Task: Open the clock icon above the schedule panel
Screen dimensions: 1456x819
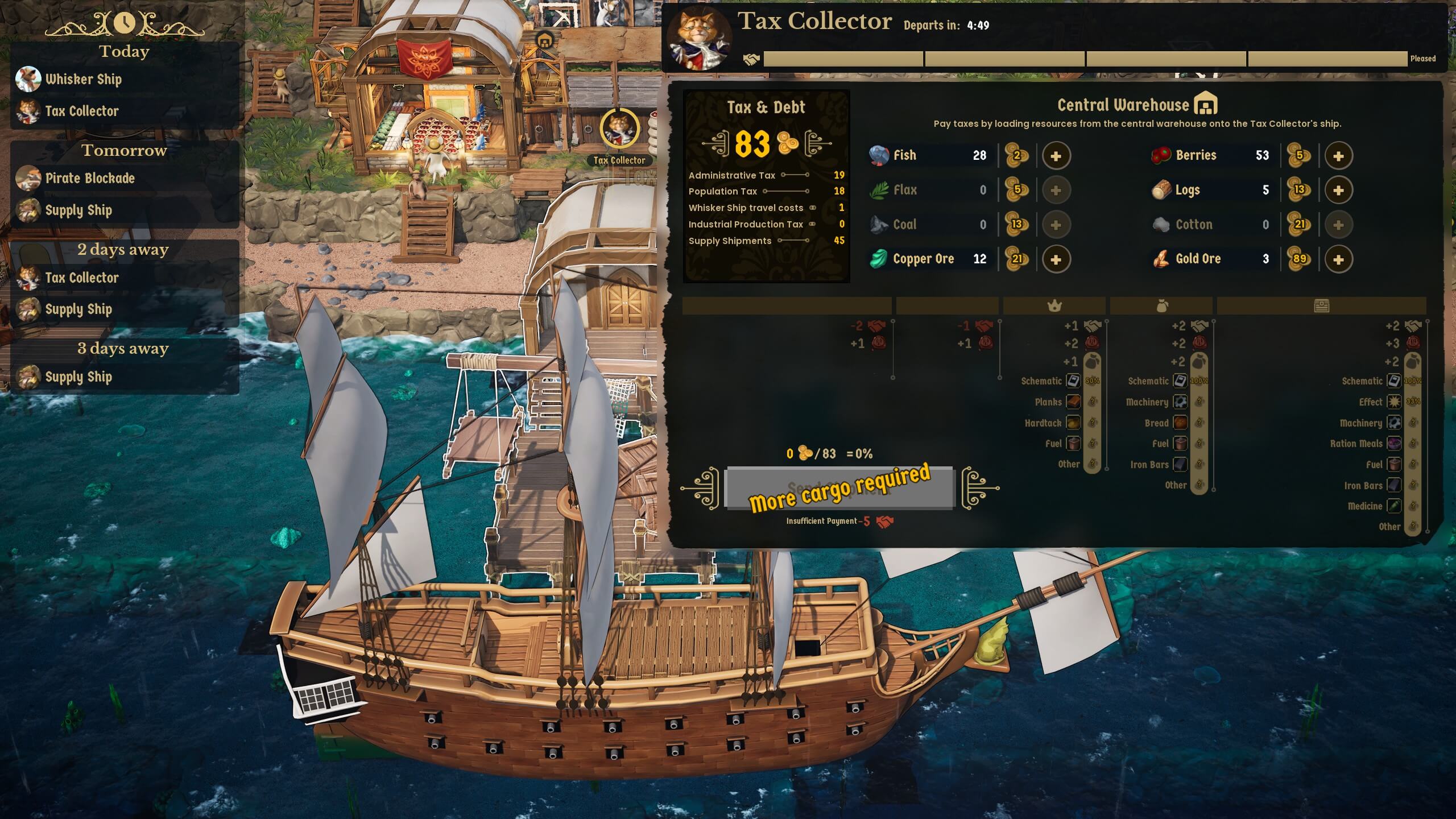Action: tap(125, 23)
